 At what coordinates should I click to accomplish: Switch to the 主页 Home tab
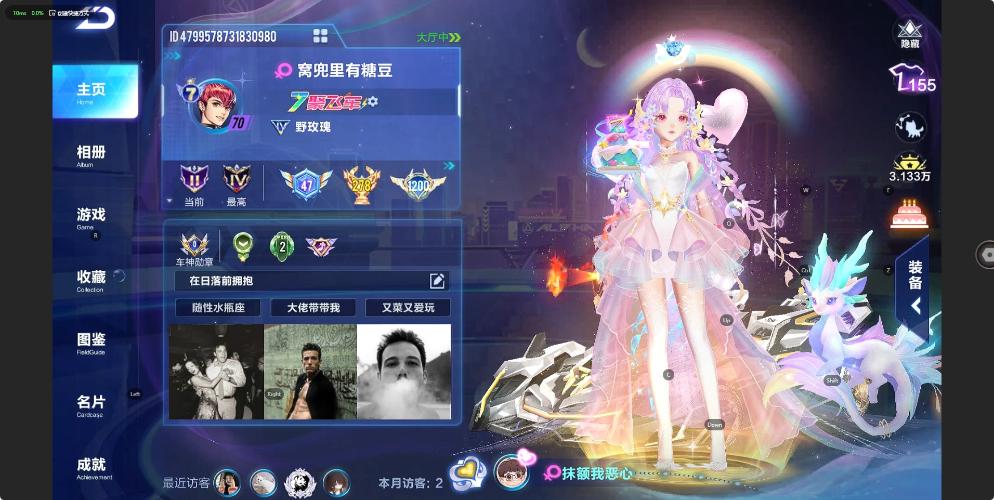pyautogui.click(x=93, y=91)
